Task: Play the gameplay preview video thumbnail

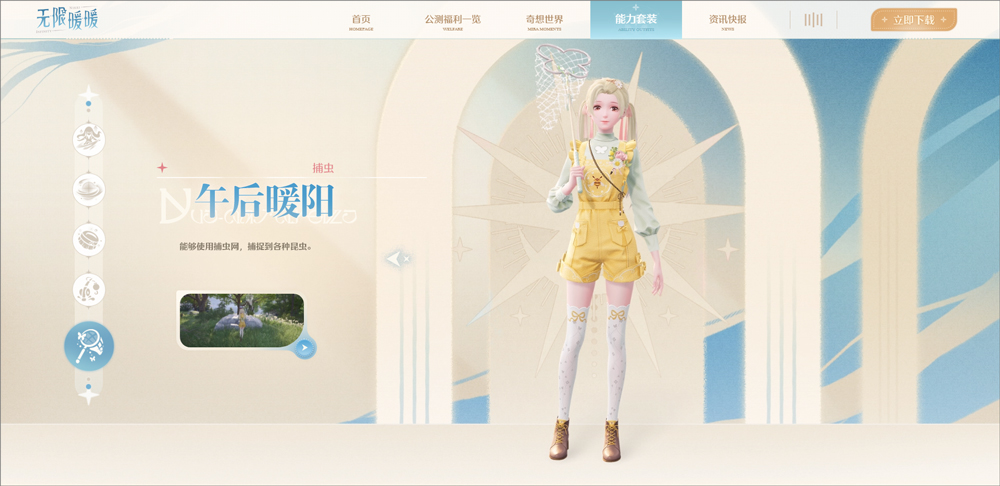Action: [x=241, y=320]
